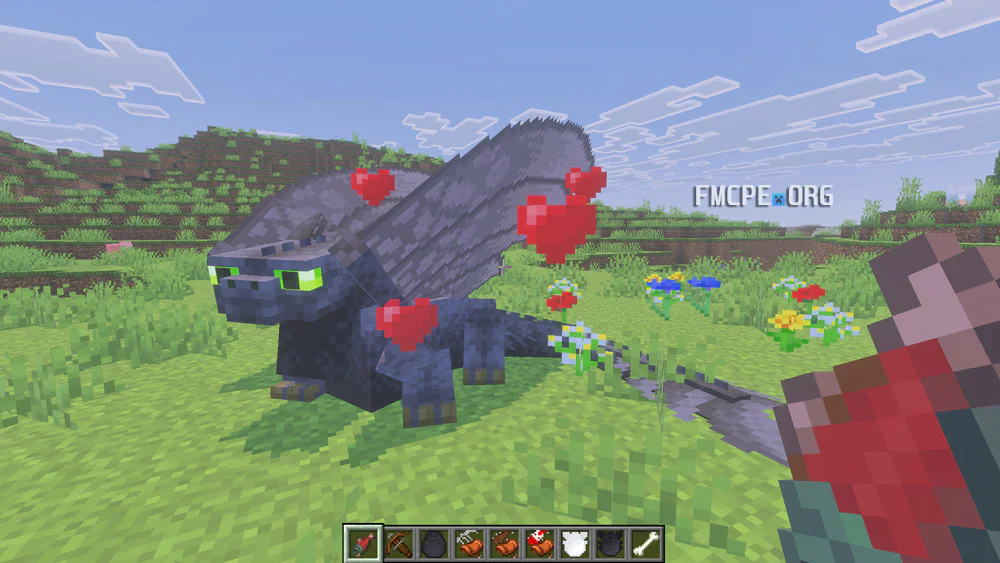Select the red raw fish hotbar slot

(362, 543)
